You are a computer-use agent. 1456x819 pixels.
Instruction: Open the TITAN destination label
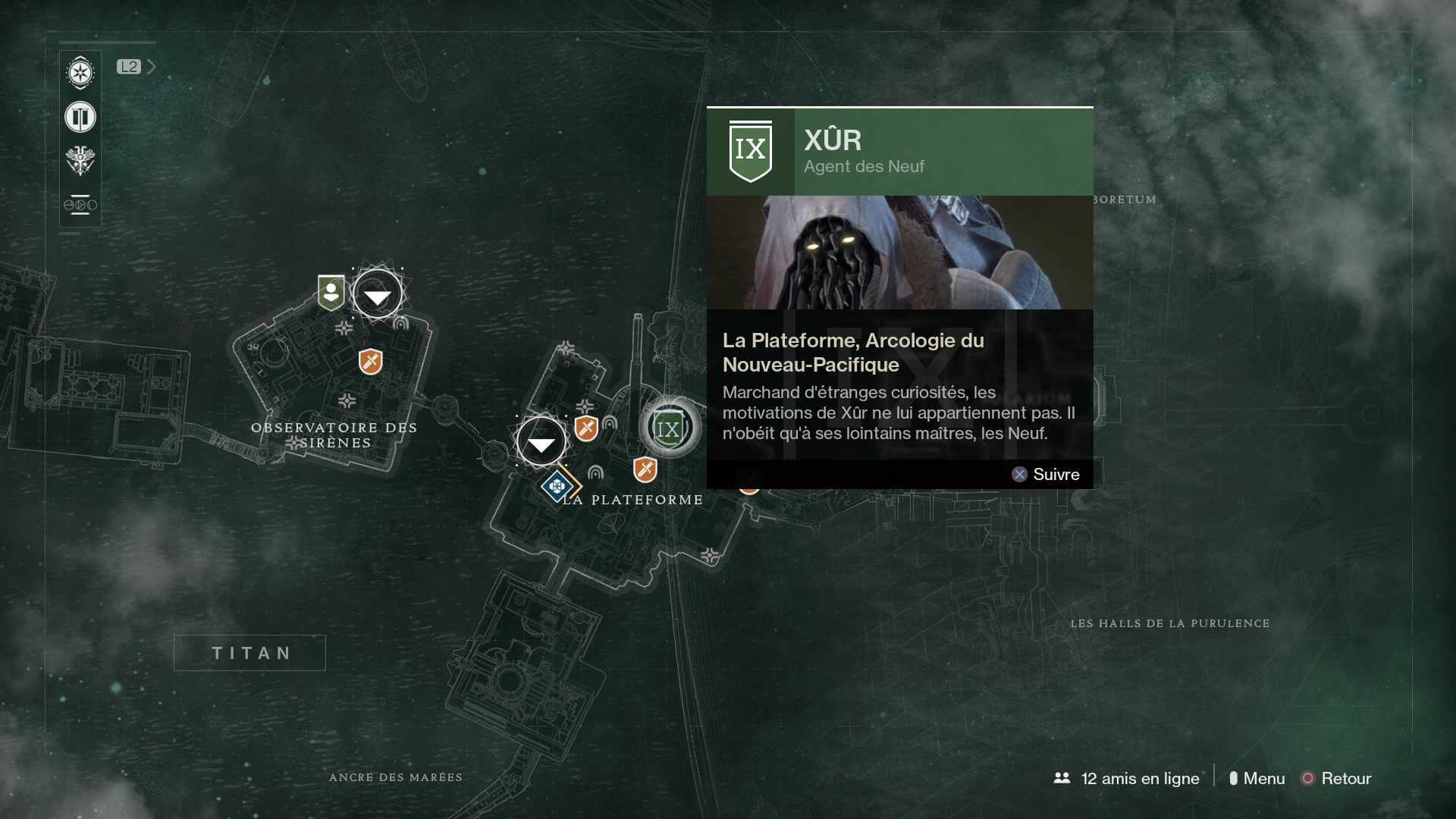249,653
